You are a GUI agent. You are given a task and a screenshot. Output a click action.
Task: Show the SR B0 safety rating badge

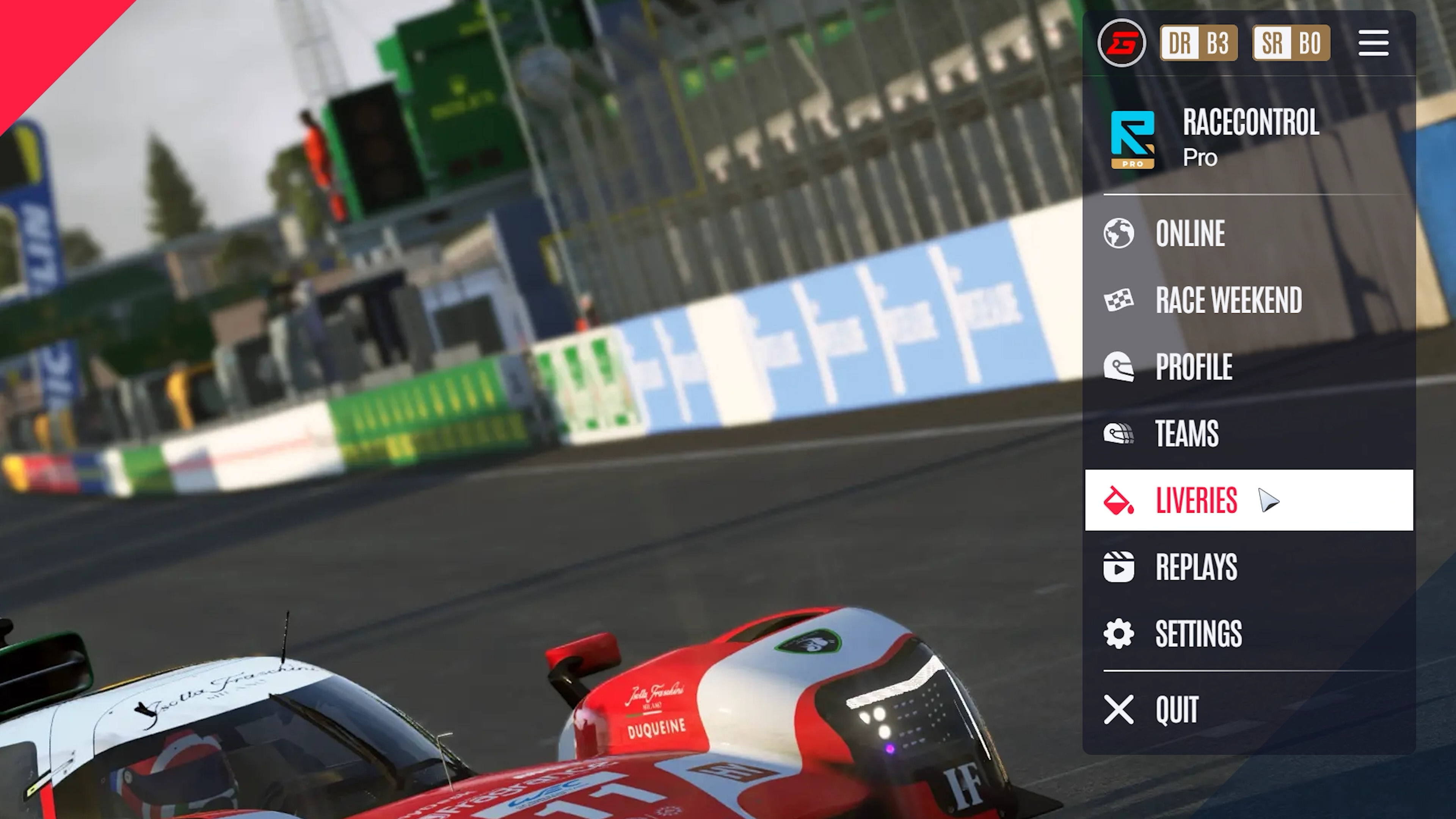click(1291, 43)
